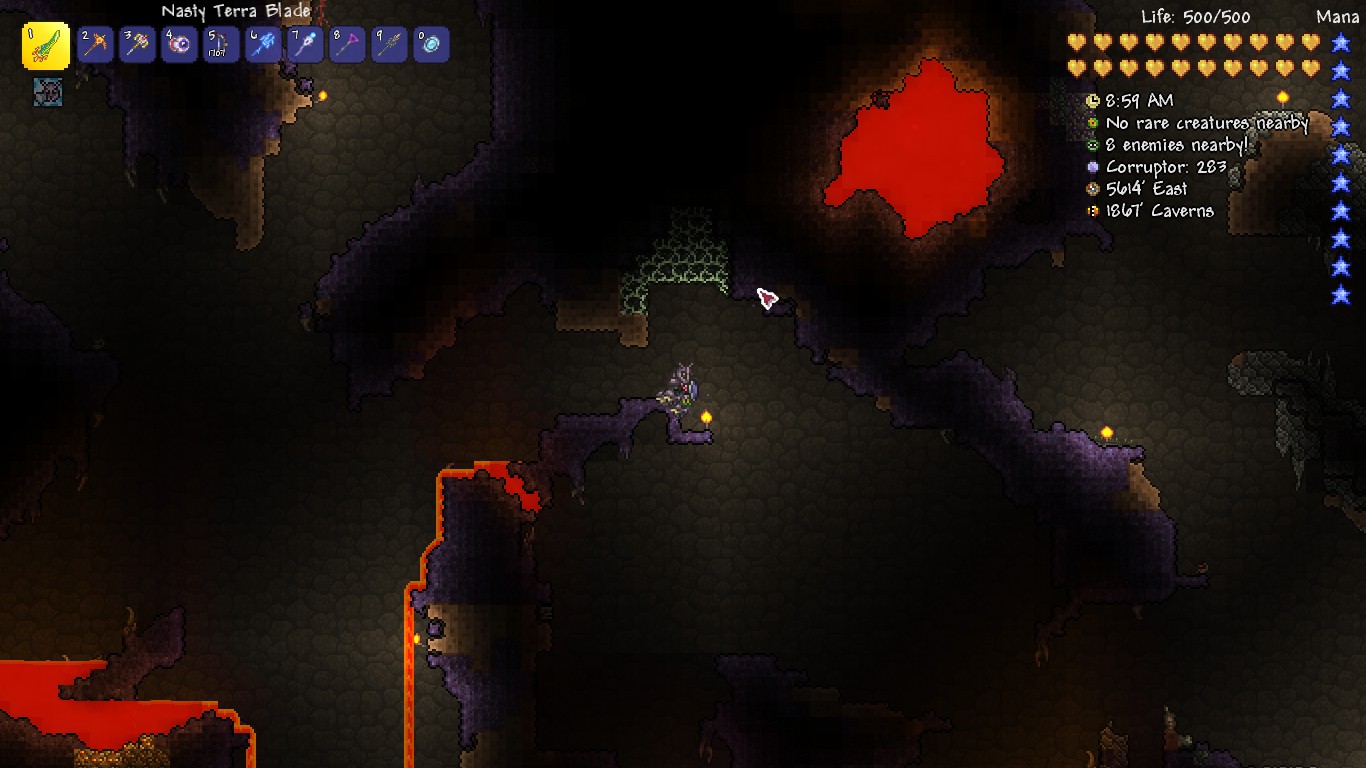
Task: Click the Lifeform Analyzer icon
Action: tap(1093, 123)
